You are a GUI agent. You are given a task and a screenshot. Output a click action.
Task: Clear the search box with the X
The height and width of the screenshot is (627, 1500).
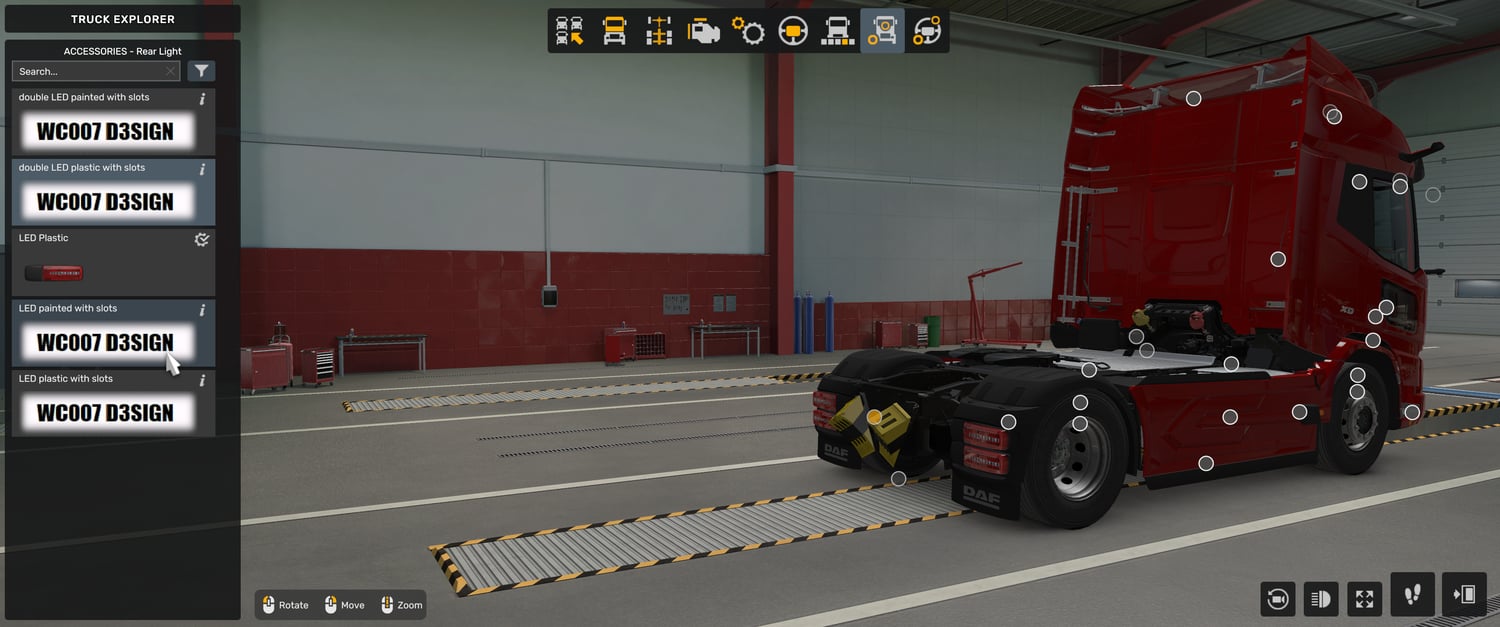point(171,71)
